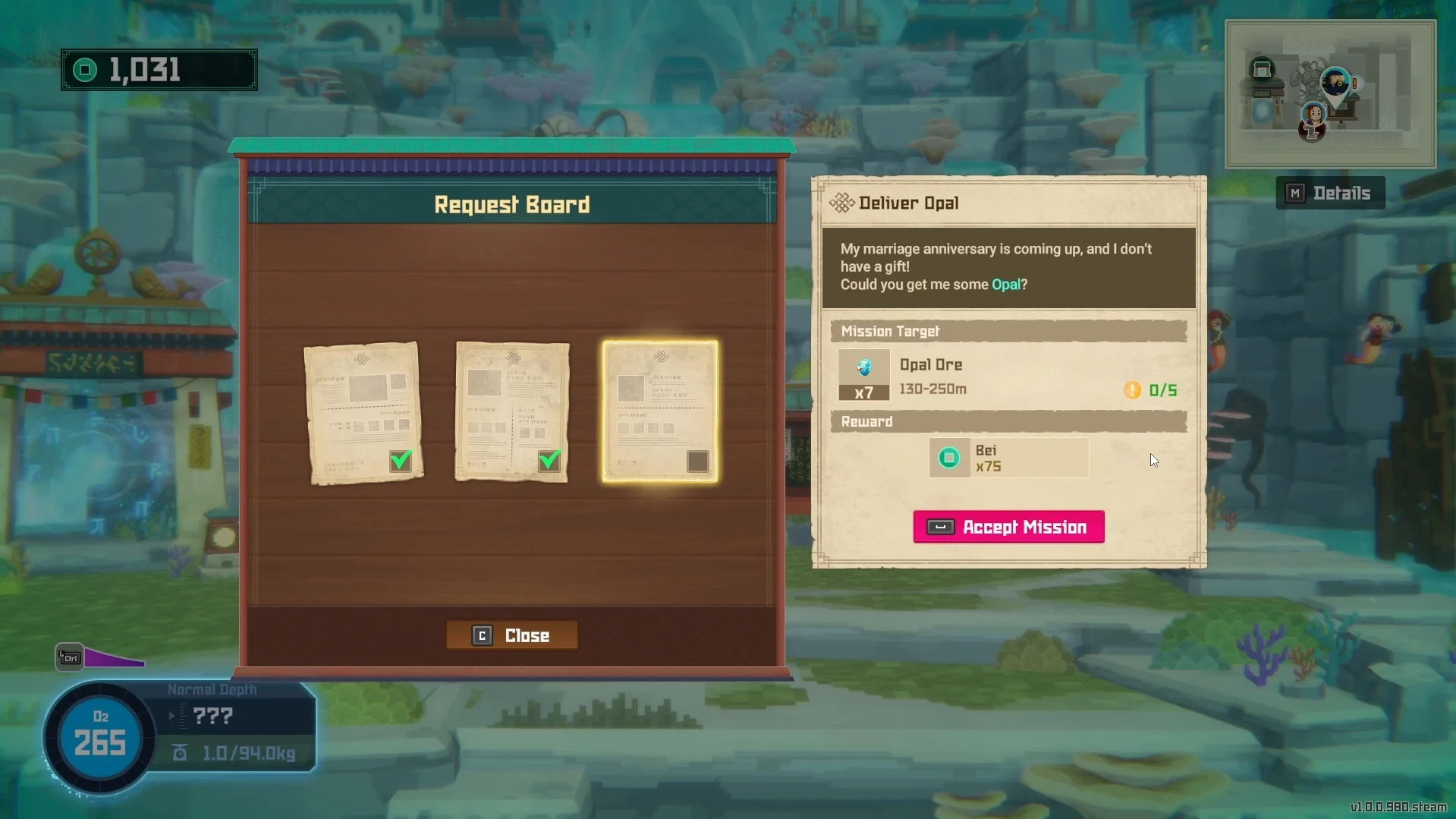
Task: Choose the middle completed request paper
Action: click(x=512, y=411)
